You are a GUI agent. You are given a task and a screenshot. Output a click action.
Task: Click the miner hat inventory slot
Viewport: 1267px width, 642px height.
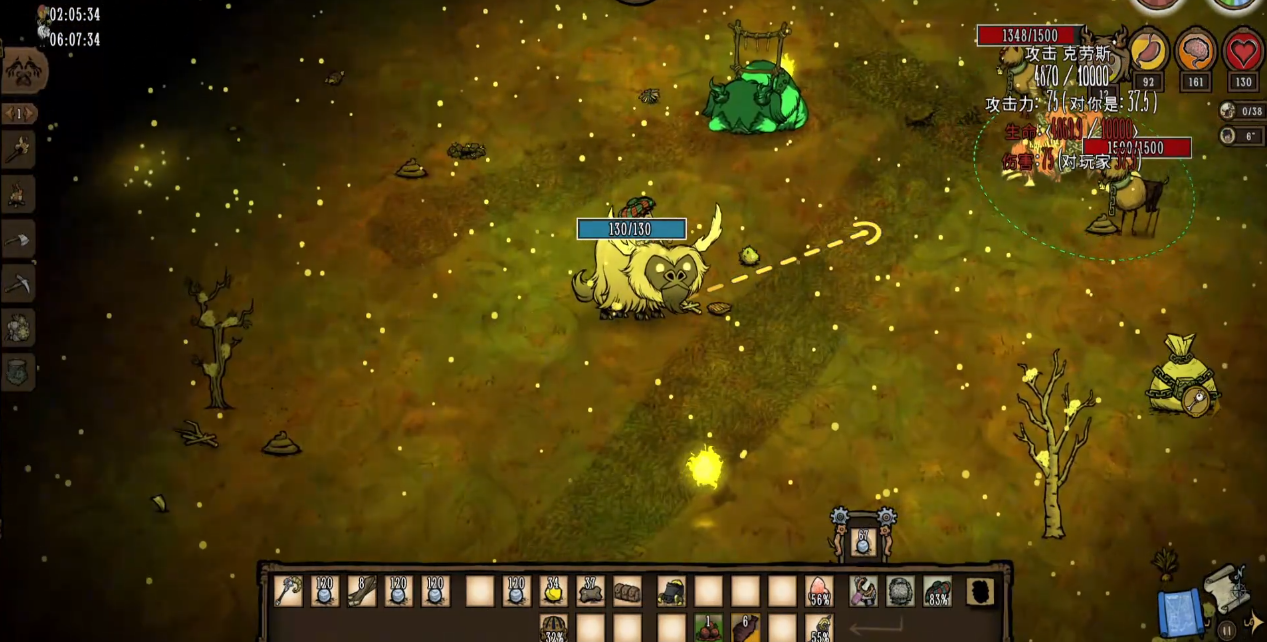point(671,590)
